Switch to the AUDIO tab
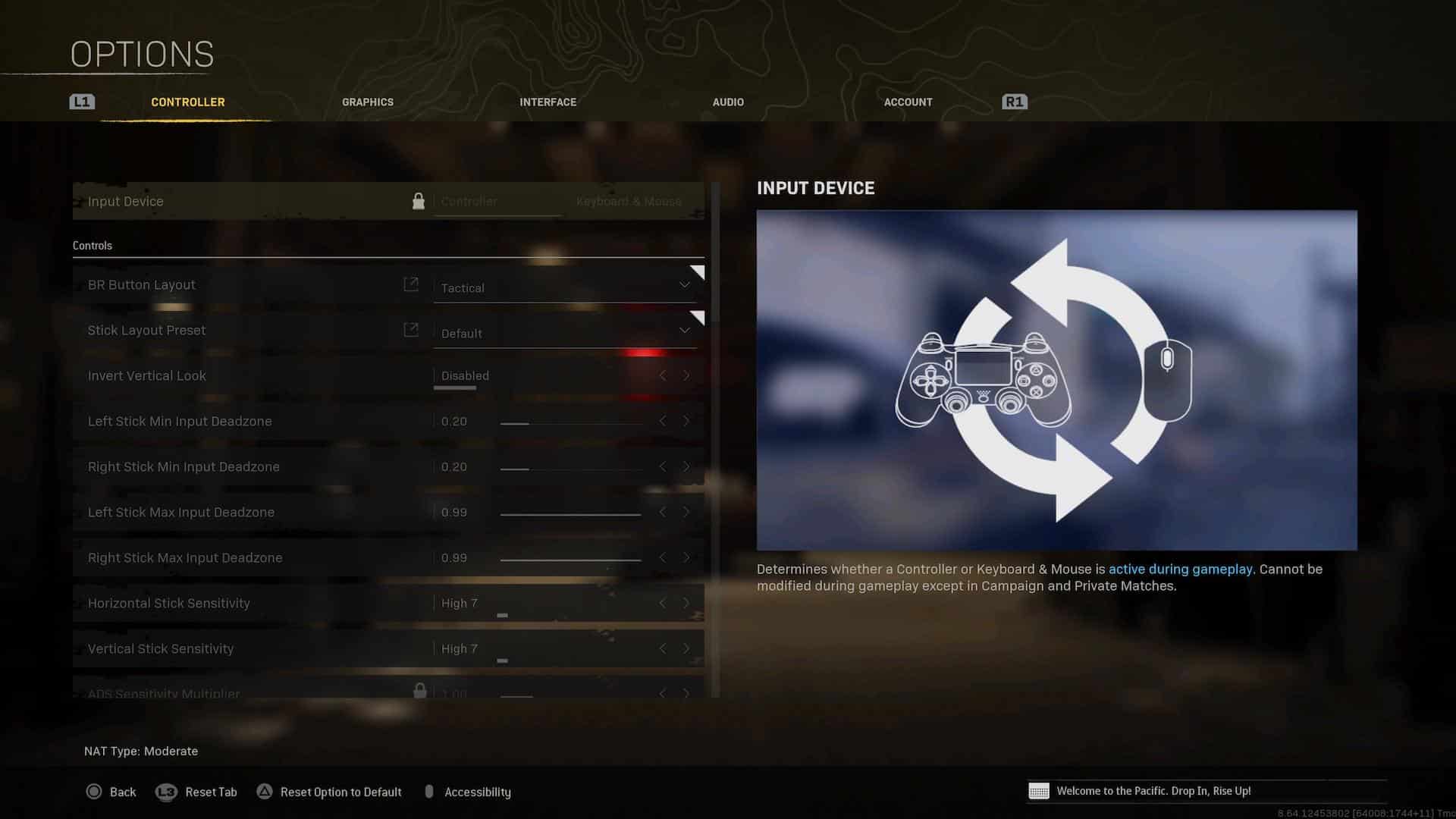The height and width of the screenshot is (819, 1456). tap(727, 102)
